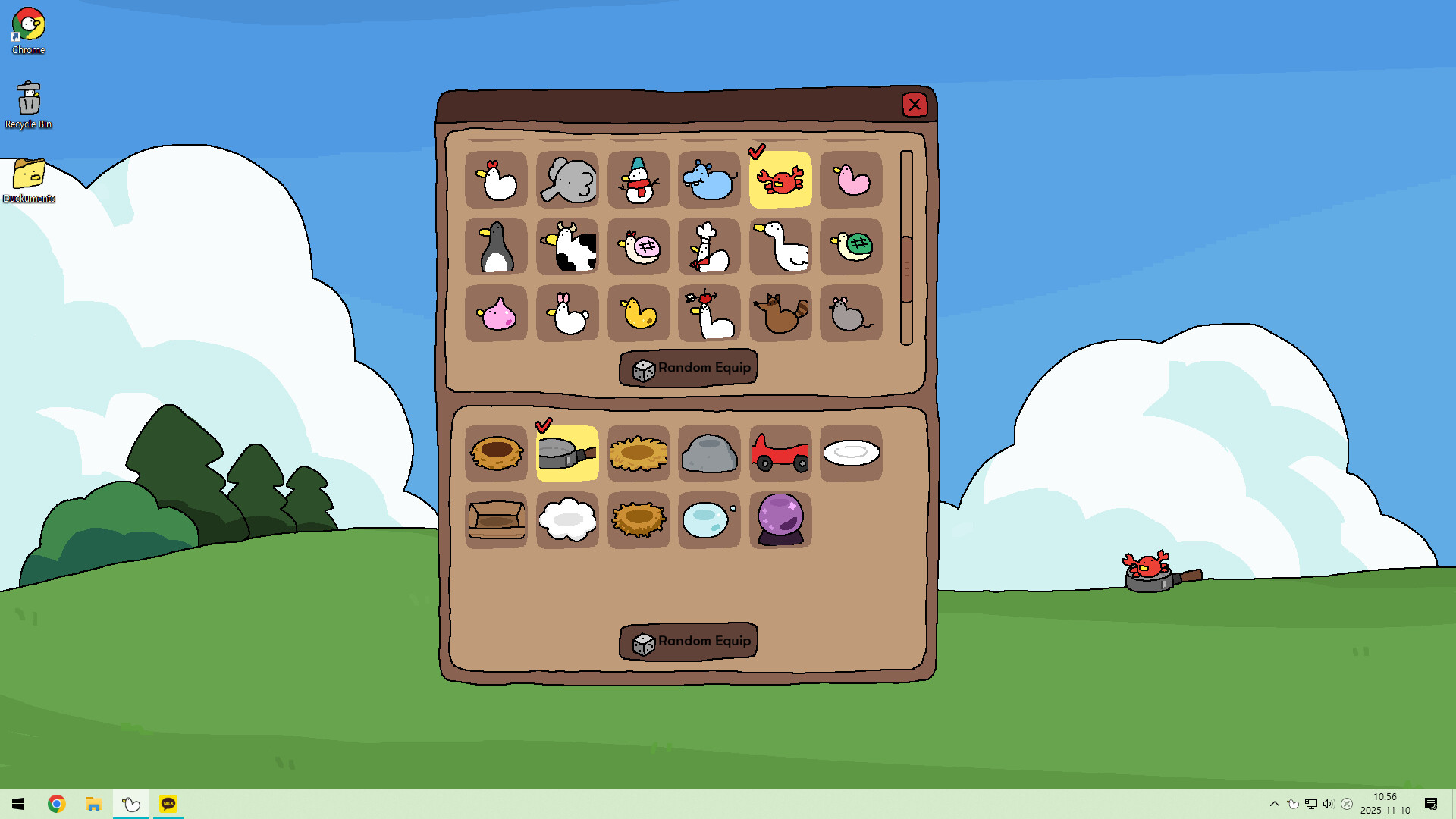Select the elephant skin

pos(567,180)
